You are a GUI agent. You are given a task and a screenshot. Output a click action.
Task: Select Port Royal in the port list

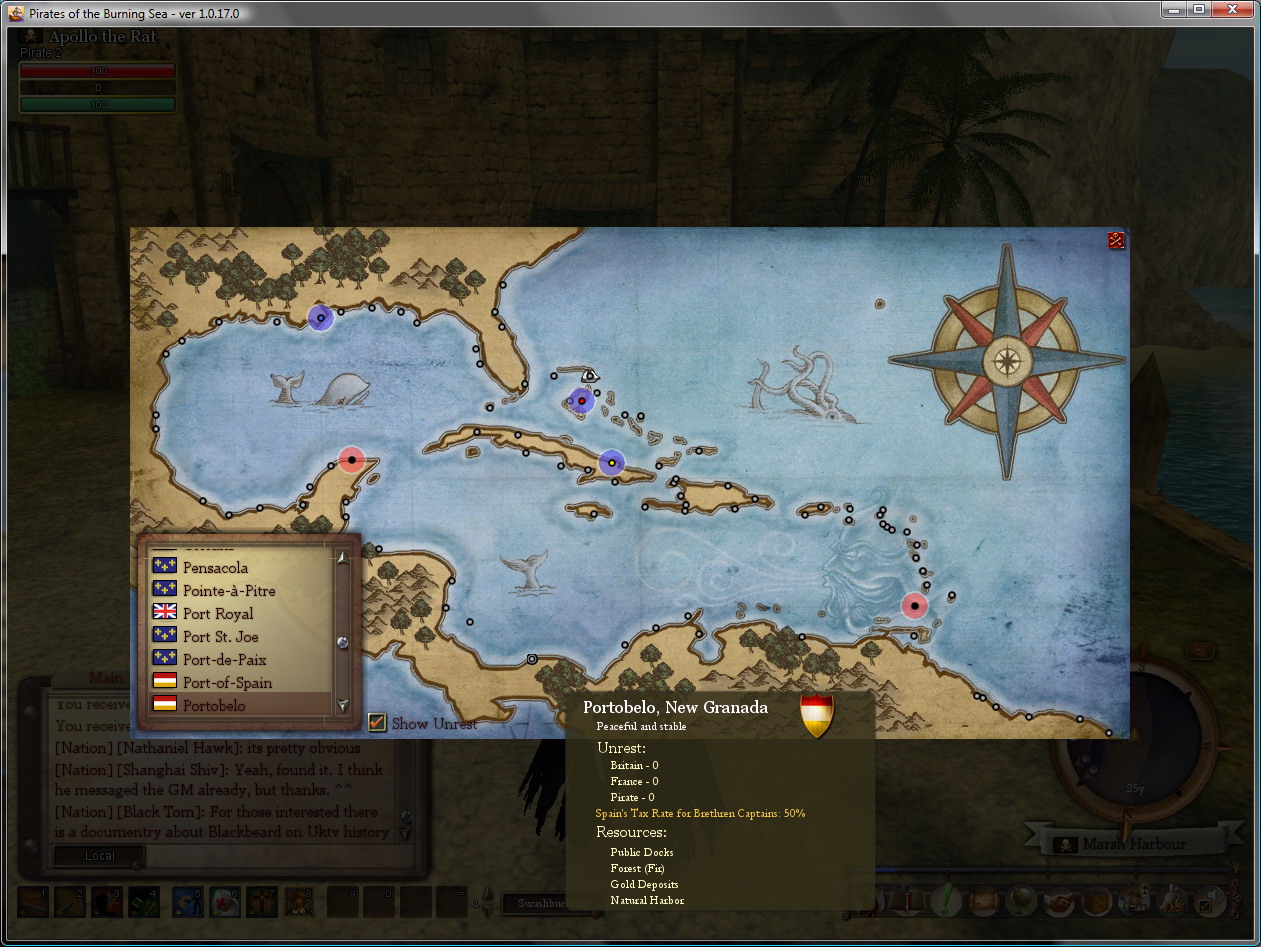pos(218,614)
